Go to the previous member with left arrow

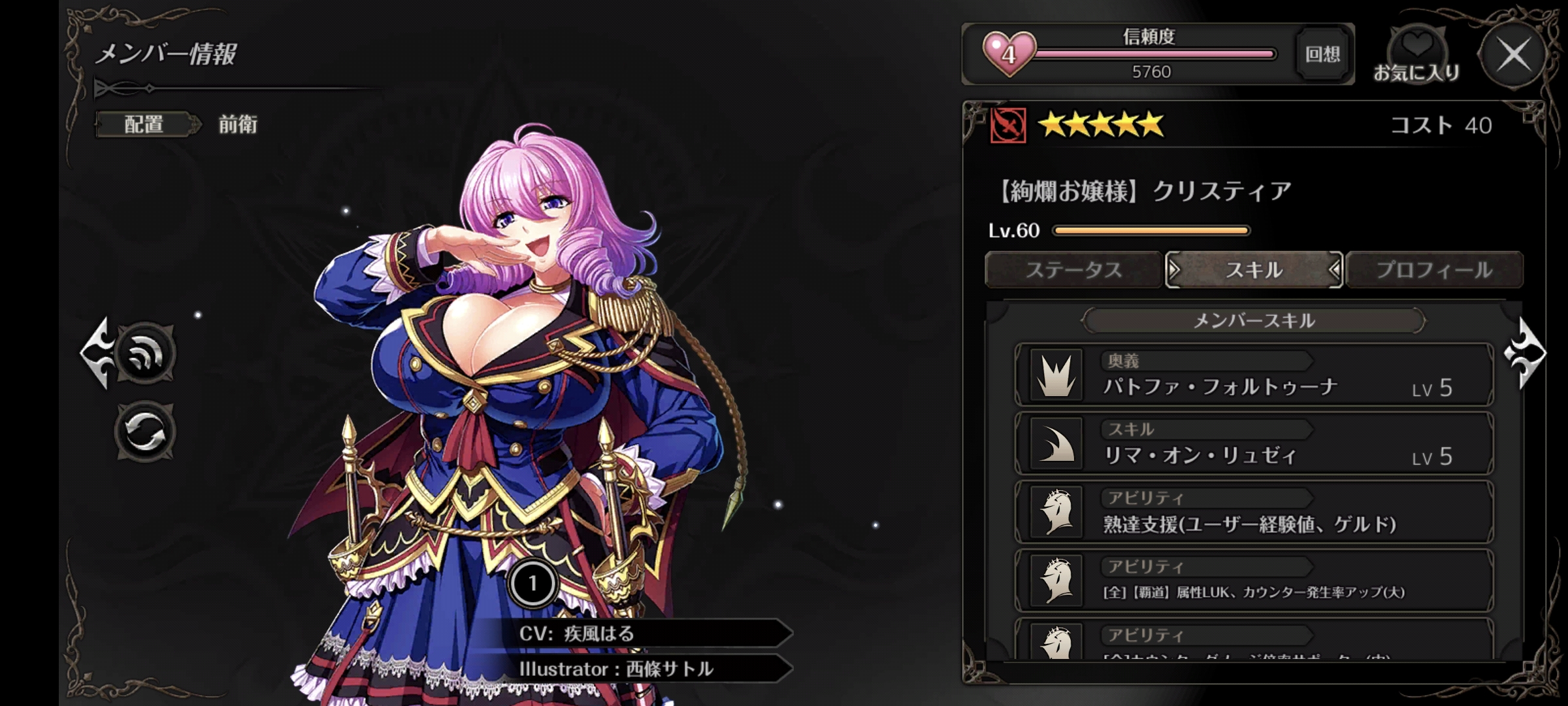(95, 353)
